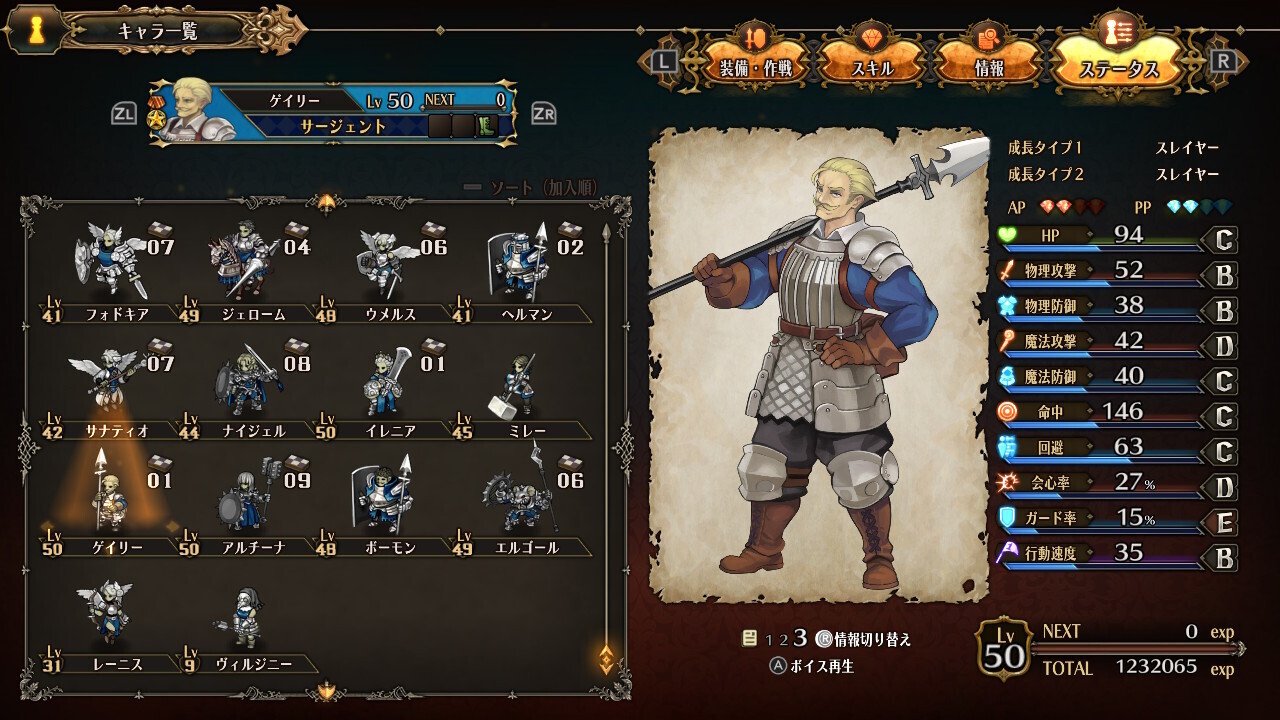
Task: Open the スキル tab
Action: (871, 68)
